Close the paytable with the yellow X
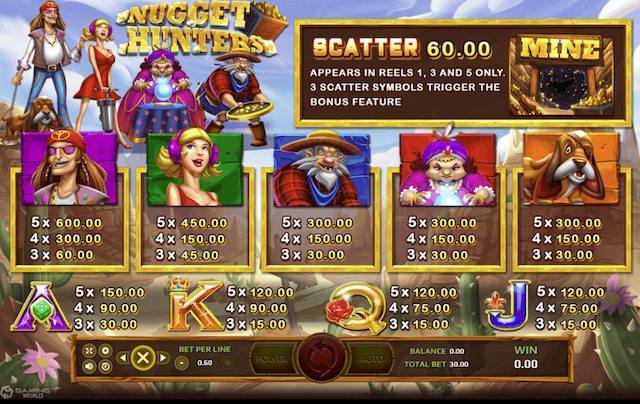 (x=142, y=357)
